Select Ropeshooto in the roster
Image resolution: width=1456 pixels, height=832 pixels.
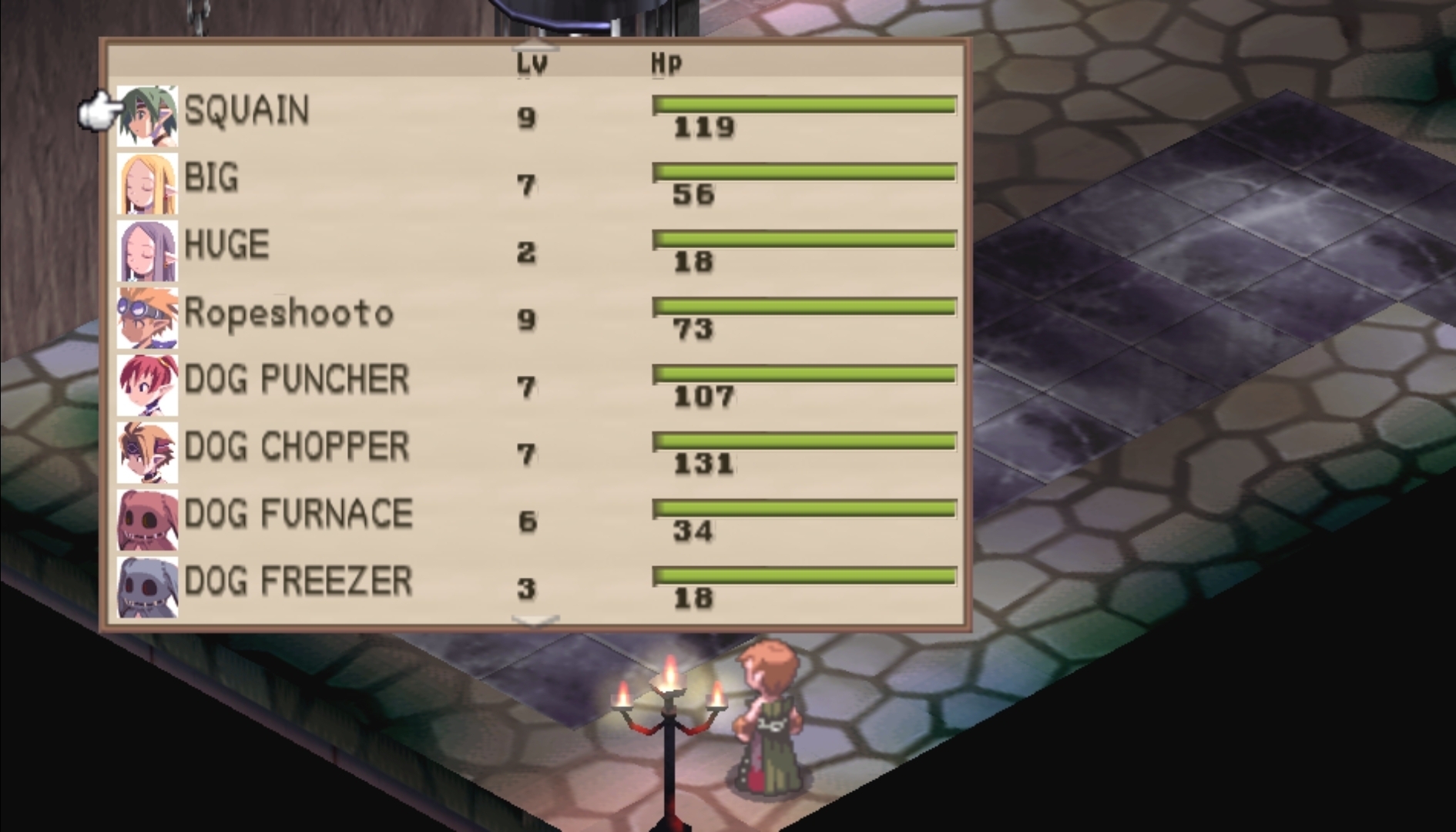click(288, 313)
